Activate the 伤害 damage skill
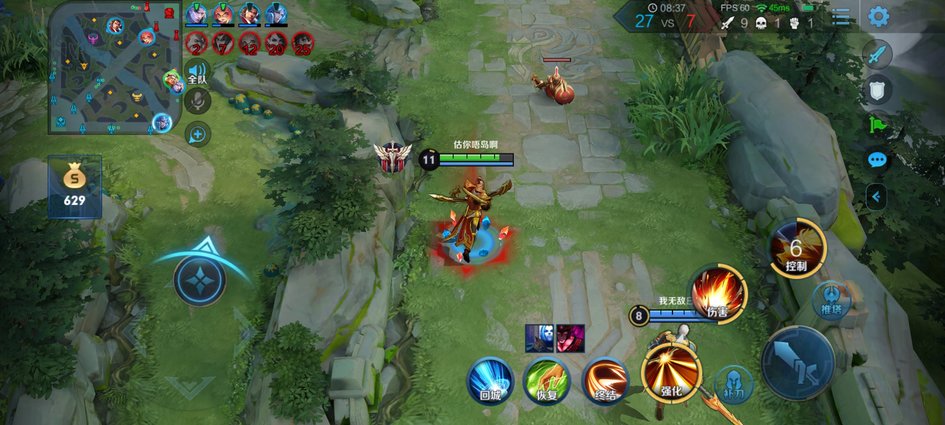Viewport: 945px width, 425px height. 717,295
